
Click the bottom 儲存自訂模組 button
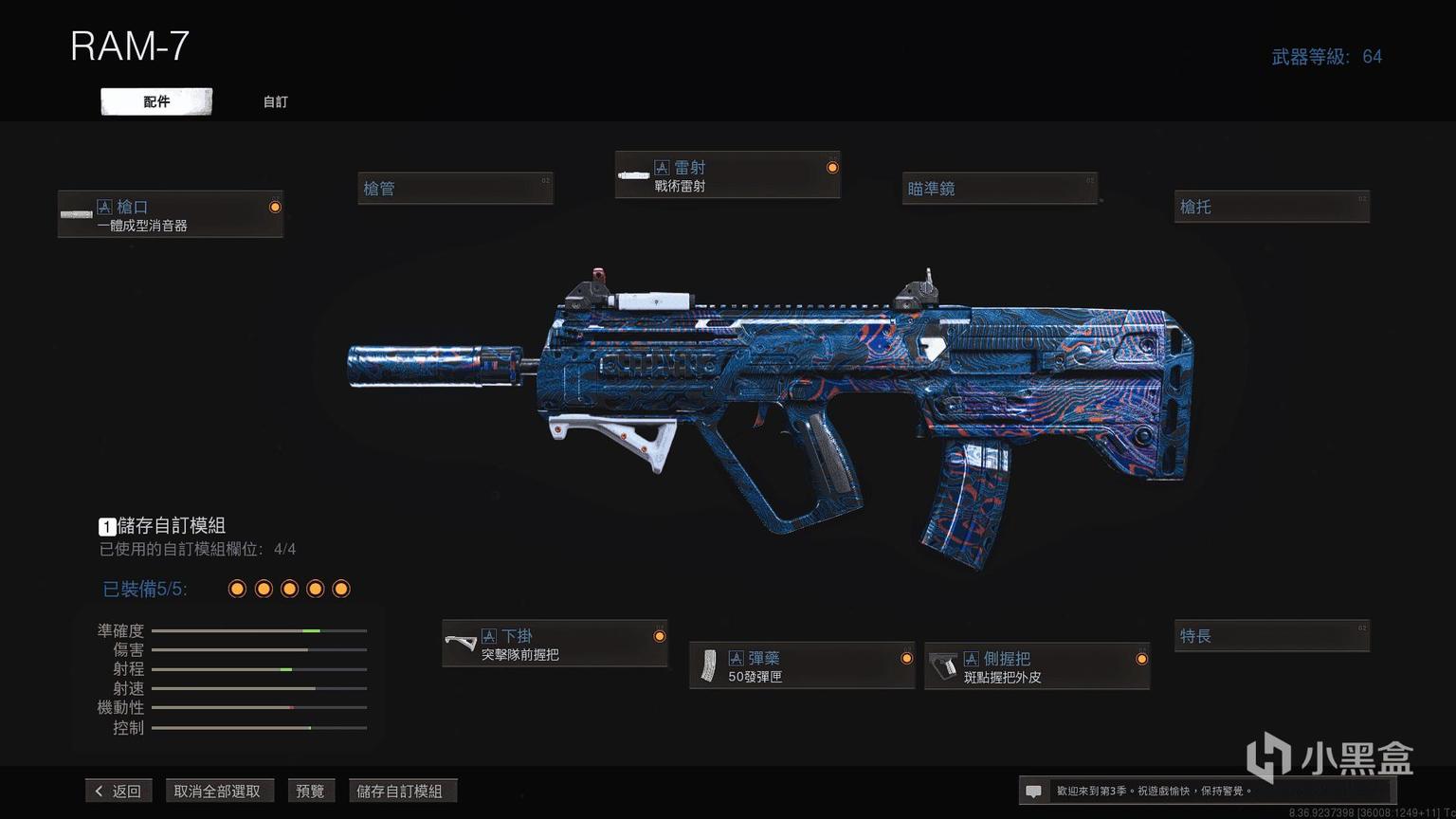click(x=400, y=791)
